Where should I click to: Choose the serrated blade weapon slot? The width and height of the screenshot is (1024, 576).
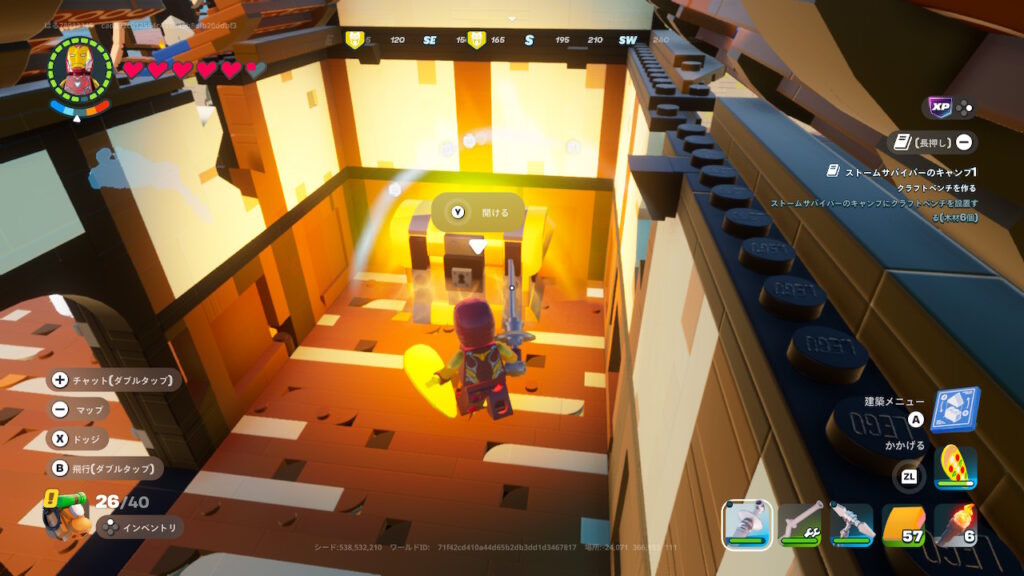coord(851,523)
